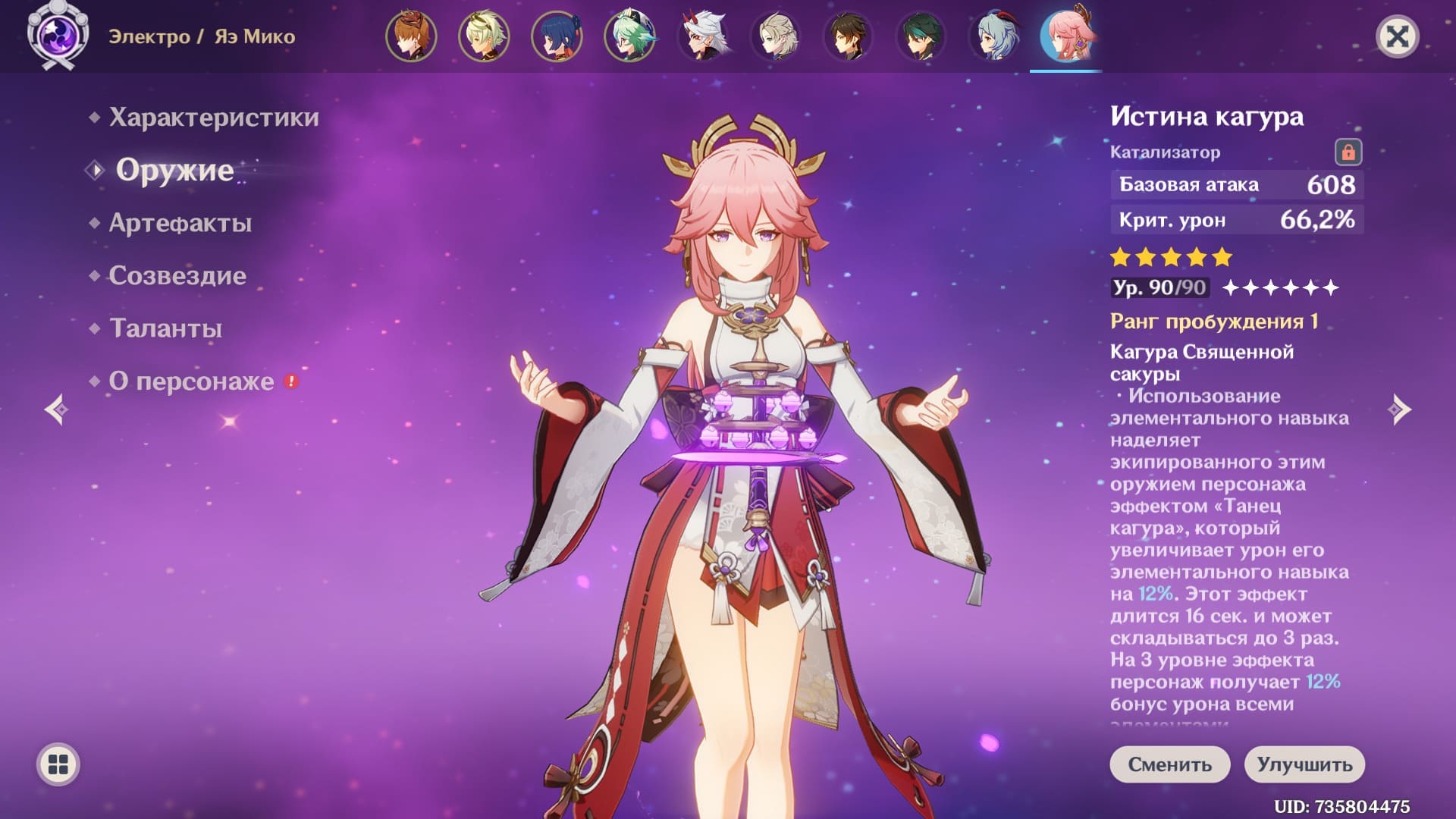This screenshot has height=819, width=1456.
Task: Select the orange-haired character with red mask
Action: tap(411, 36)
